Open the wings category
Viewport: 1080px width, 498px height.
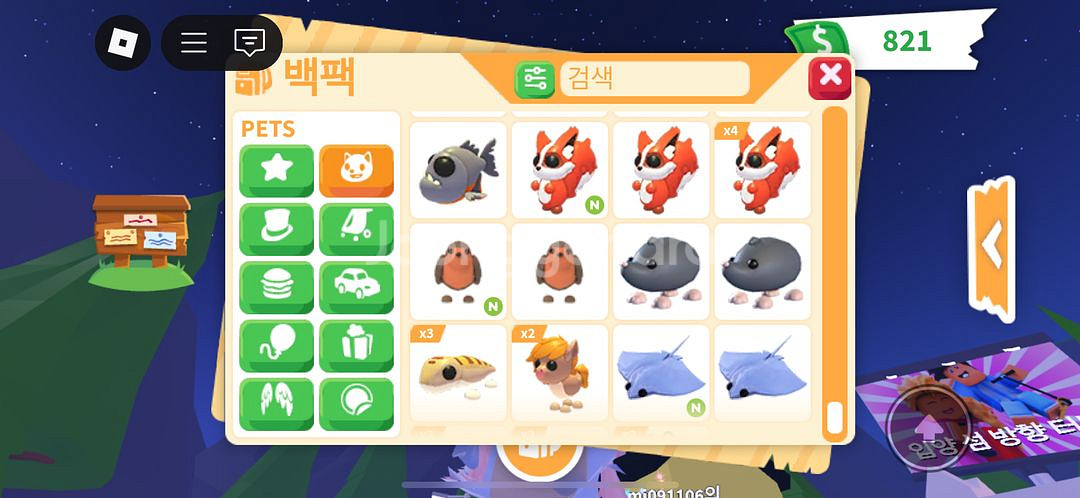click(276, 404)
